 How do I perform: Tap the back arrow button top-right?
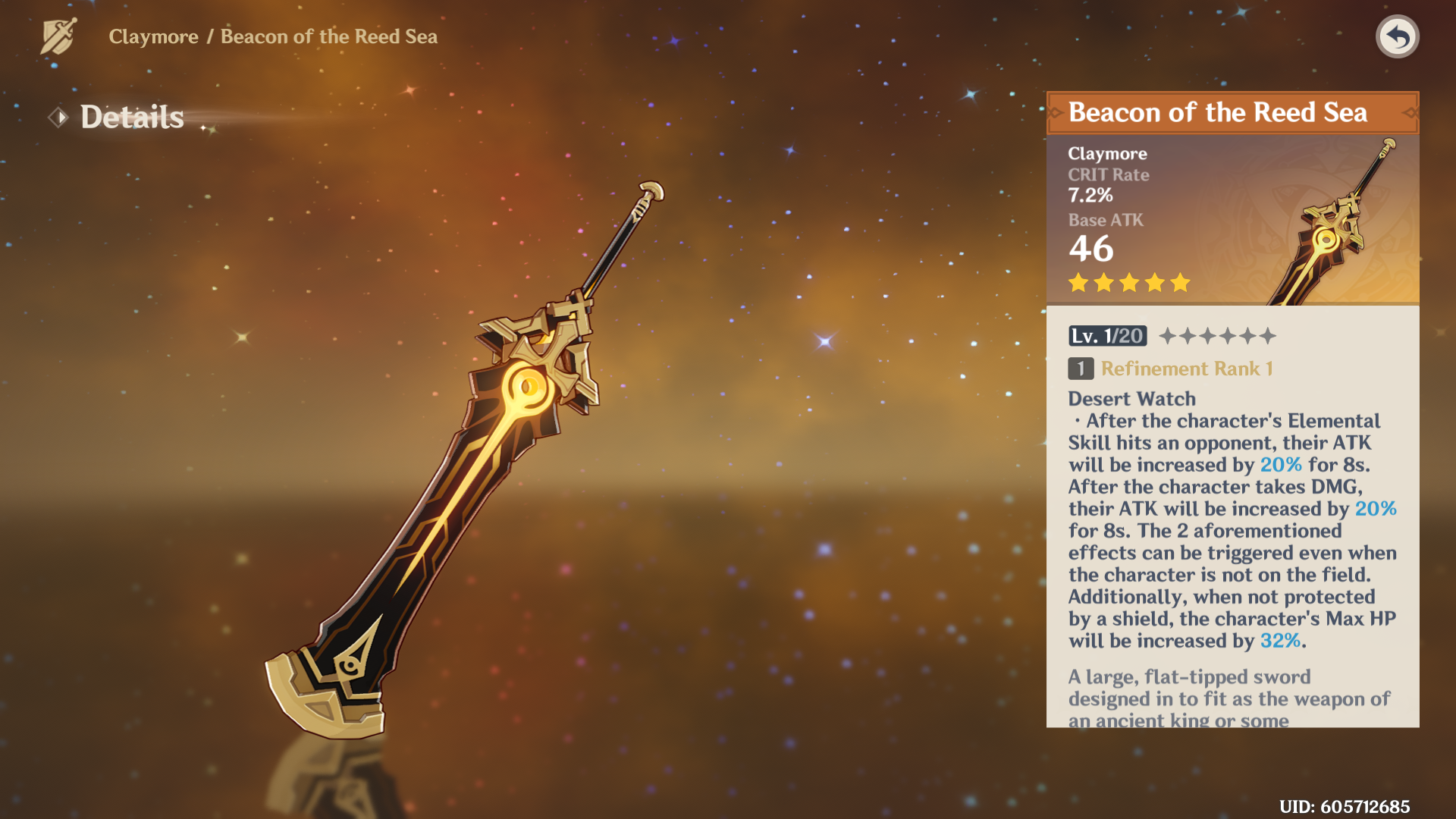tap(1398, 35)
